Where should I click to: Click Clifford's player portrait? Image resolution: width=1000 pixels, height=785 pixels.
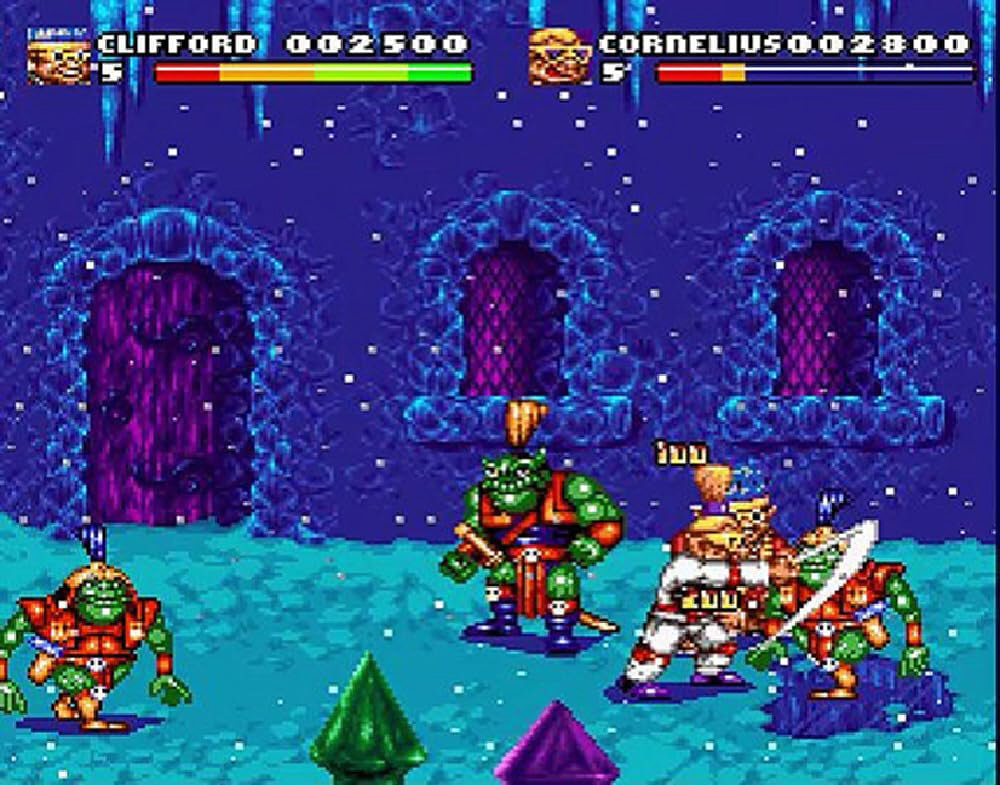coord(59,58)
